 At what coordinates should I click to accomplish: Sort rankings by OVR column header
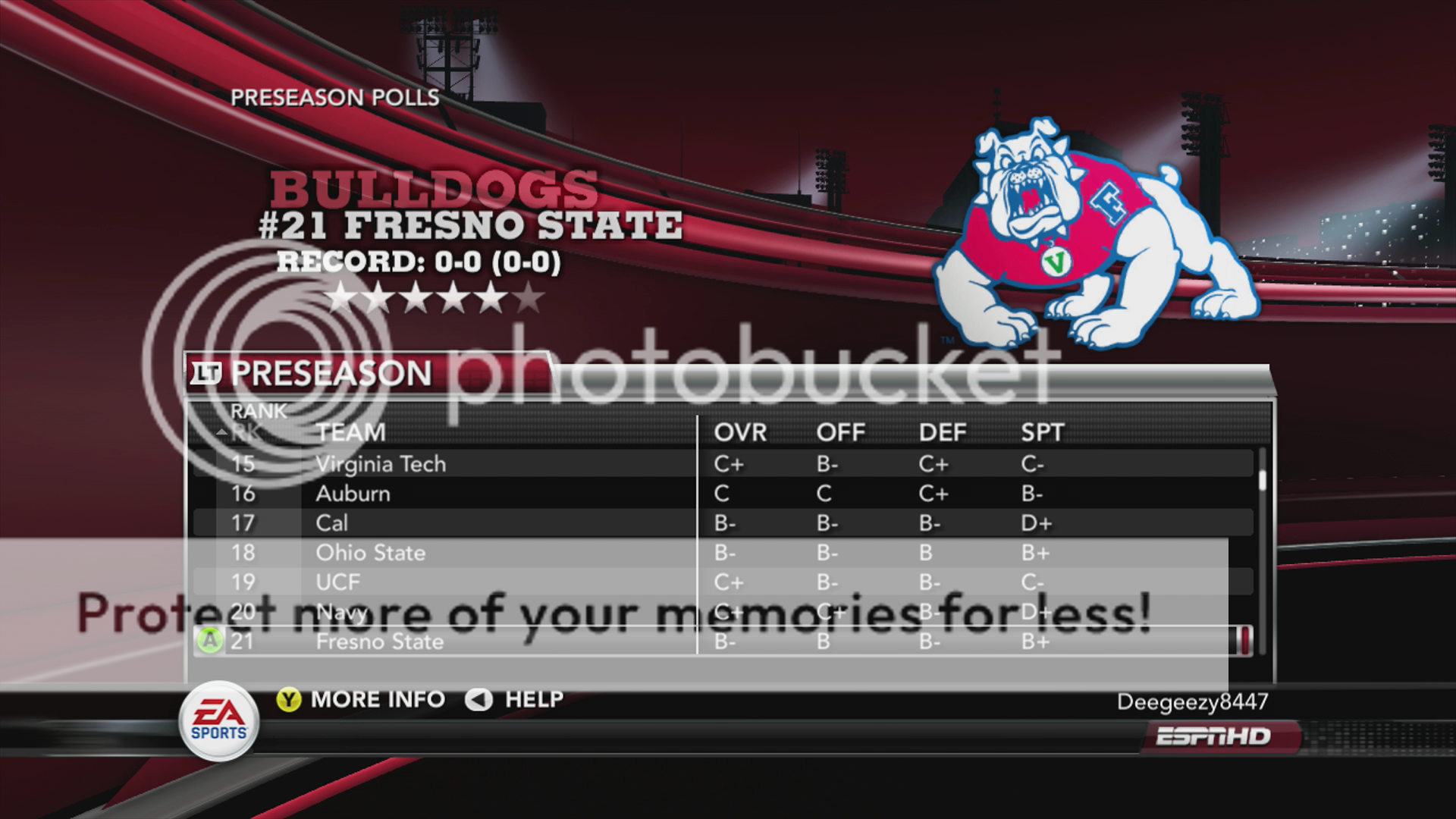tap(740, 432)
